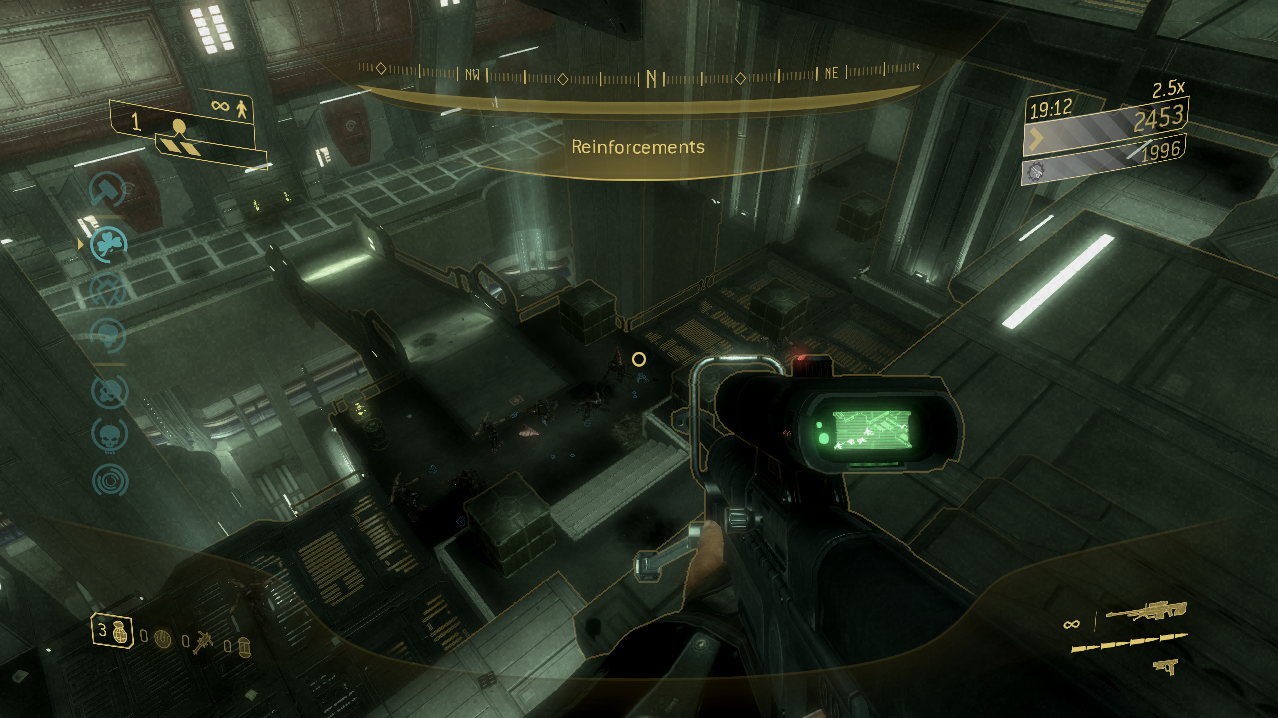Screen dimensions: 1278x718
Task: Click the concentric rings skull icon
Action: [x=109, y=481]
